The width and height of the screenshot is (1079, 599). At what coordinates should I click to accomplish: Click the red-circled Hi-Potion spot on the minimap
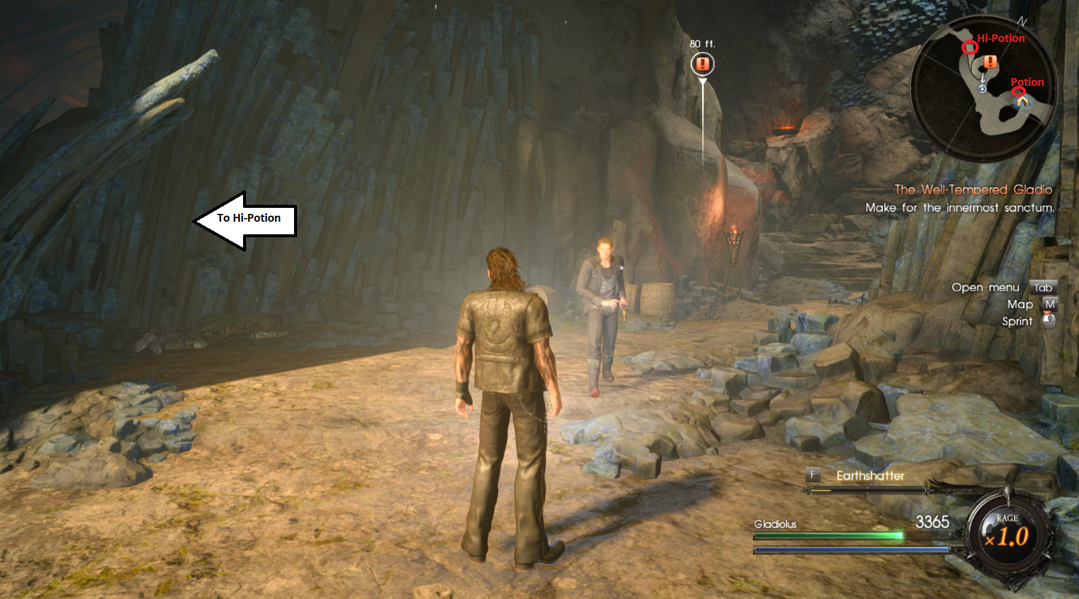pos(969,47)
